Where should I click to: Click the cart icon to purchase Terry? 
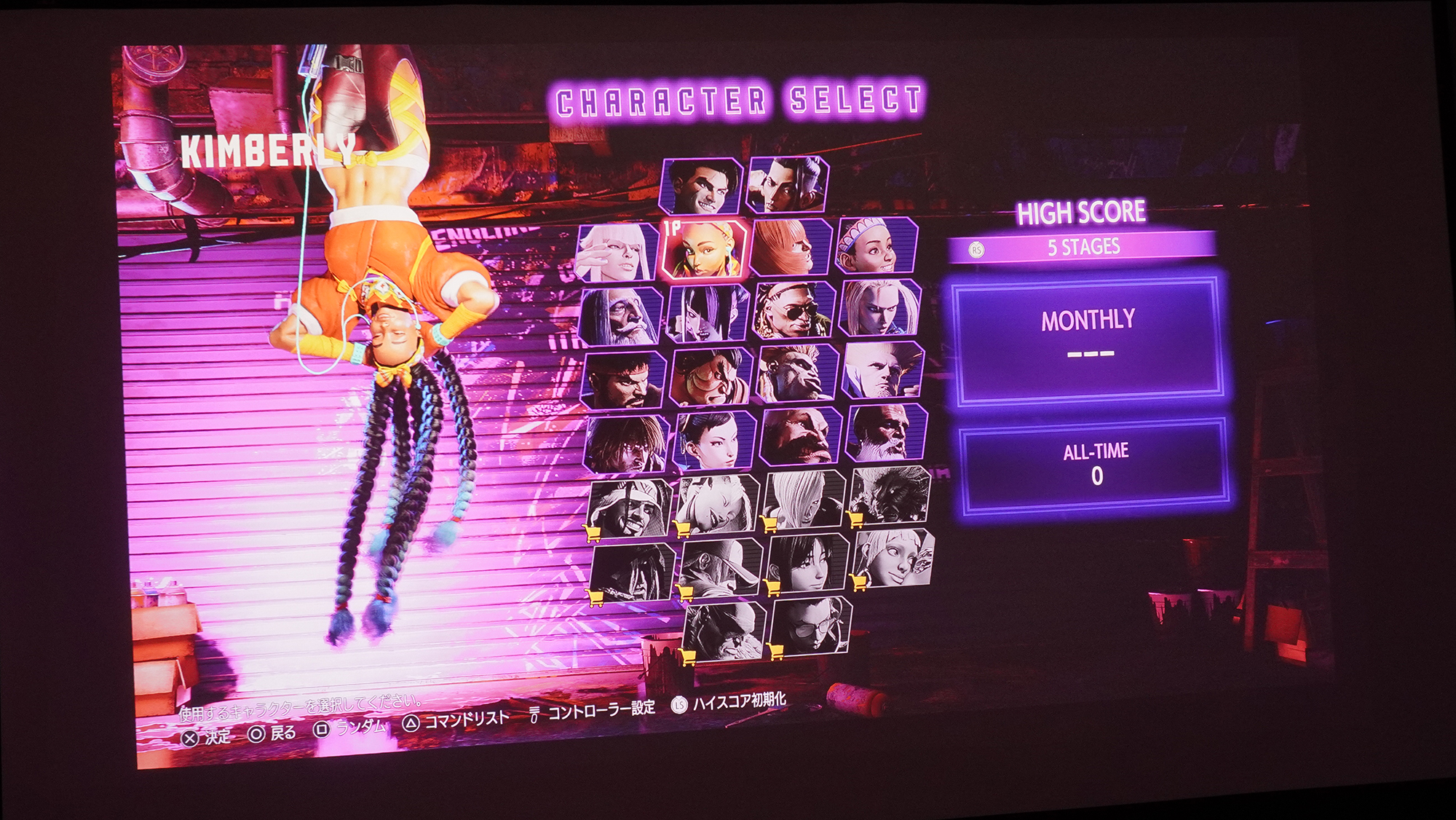click(684, 591)
